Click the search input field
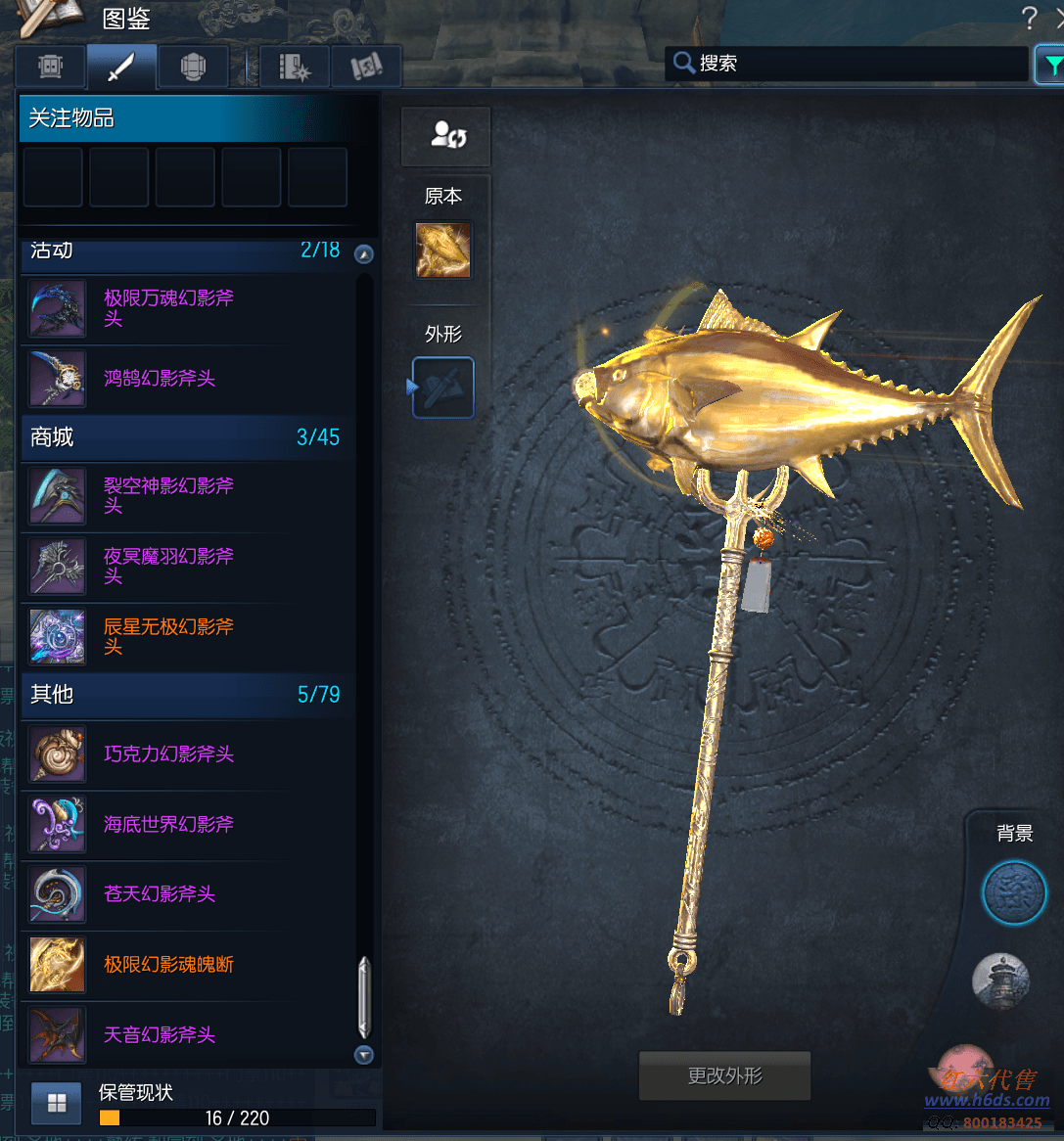1064x1141 pixels. [861, 64]
